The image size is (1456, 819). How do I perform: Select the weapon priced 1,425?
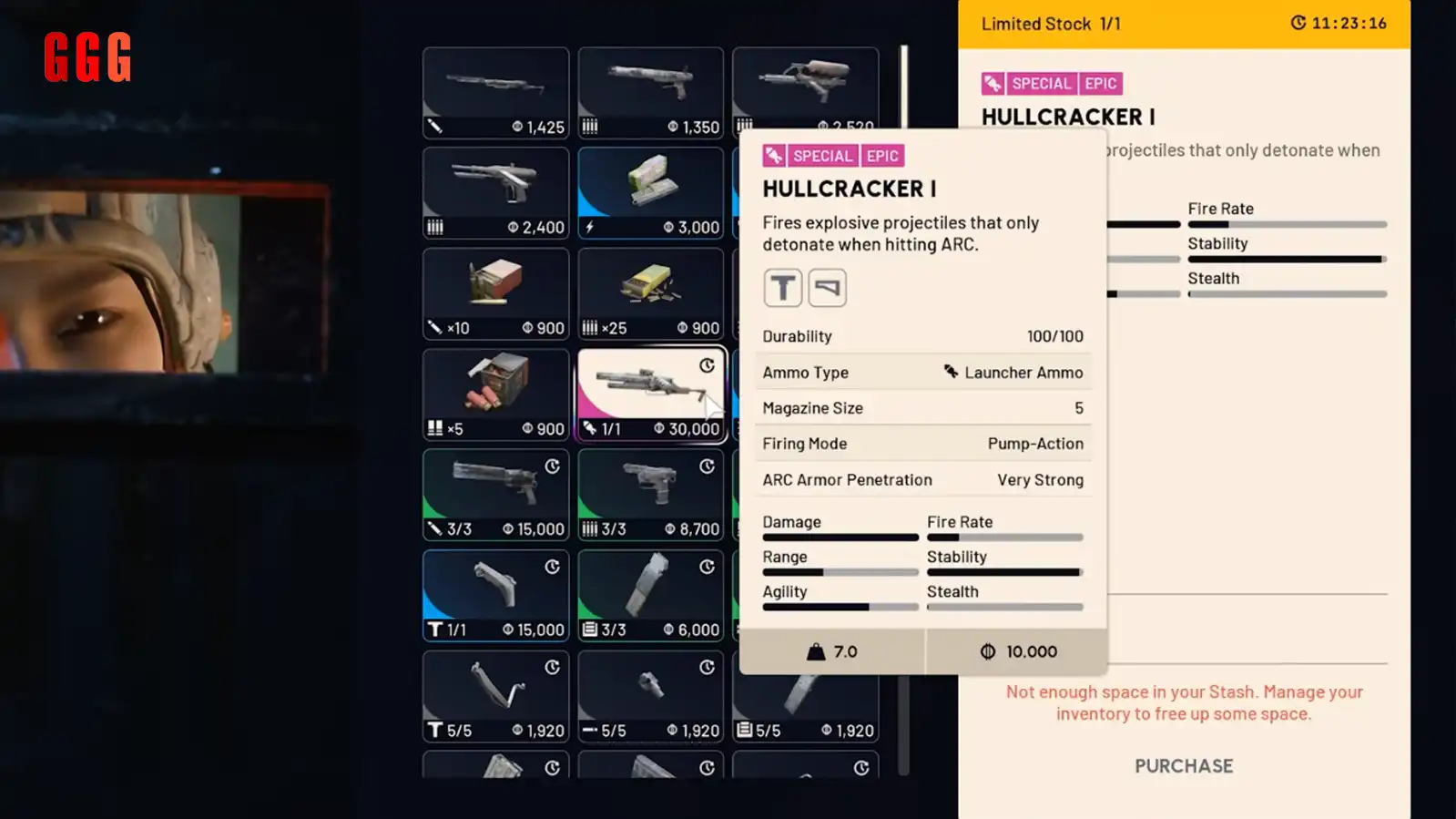click(495, 93)
